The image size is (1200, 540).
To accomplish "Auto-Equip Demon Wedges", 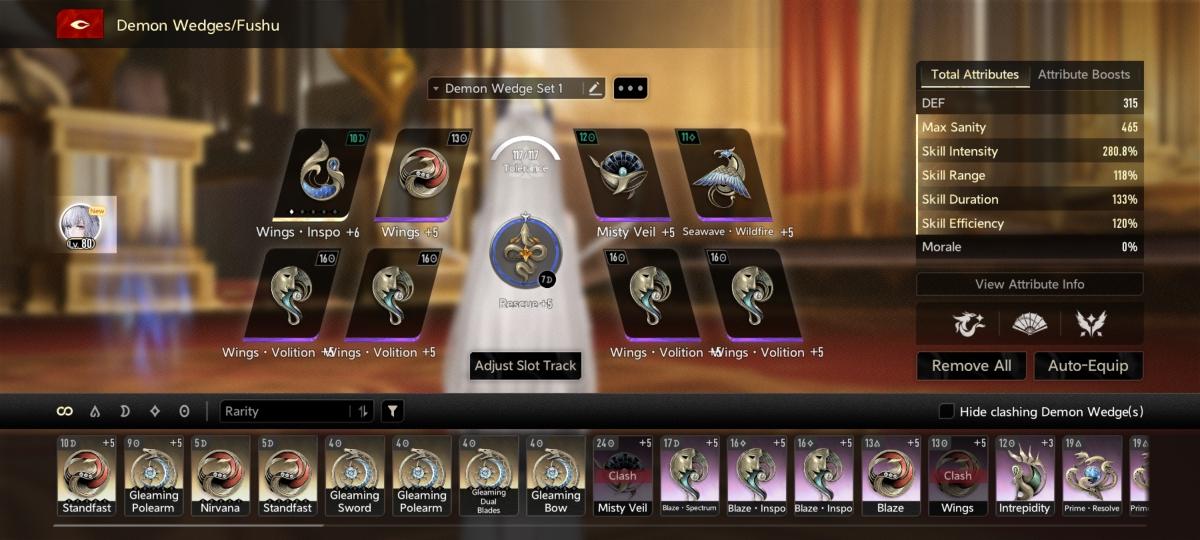I will pyautogui.click(x=1088, y=366).
